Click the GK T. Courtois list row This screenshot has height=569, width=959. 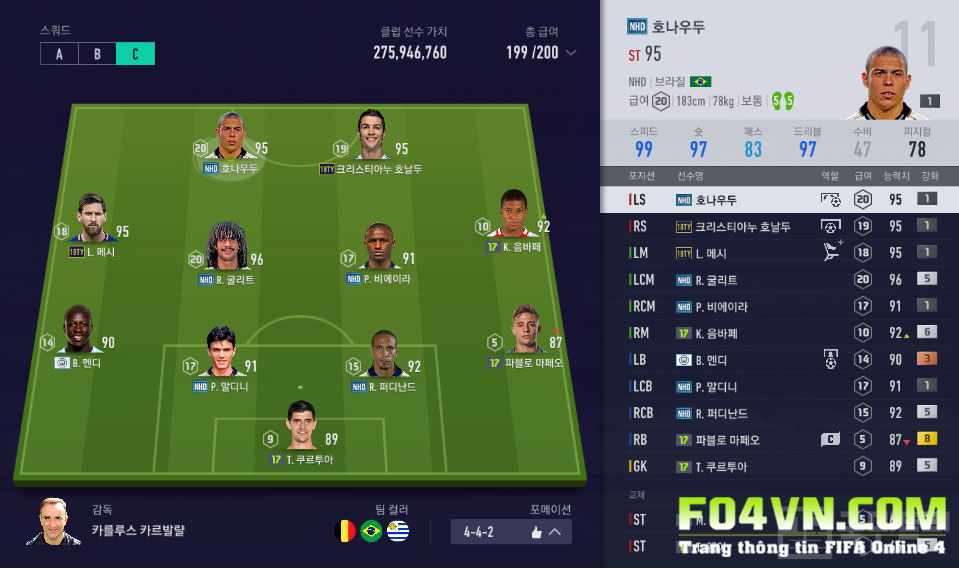pos(780,466)
